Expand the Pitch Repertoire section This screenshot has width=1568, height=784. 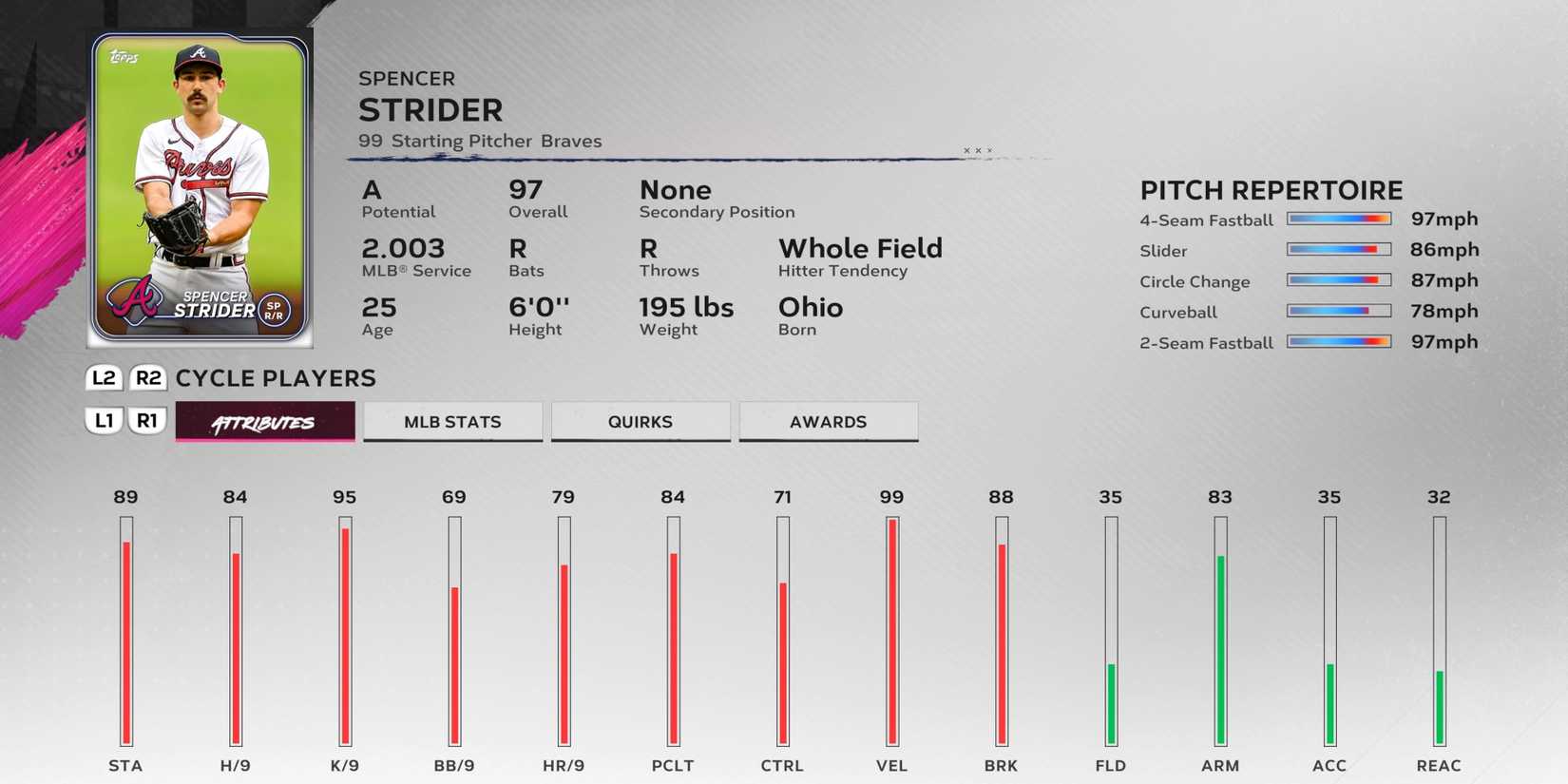1271,190
